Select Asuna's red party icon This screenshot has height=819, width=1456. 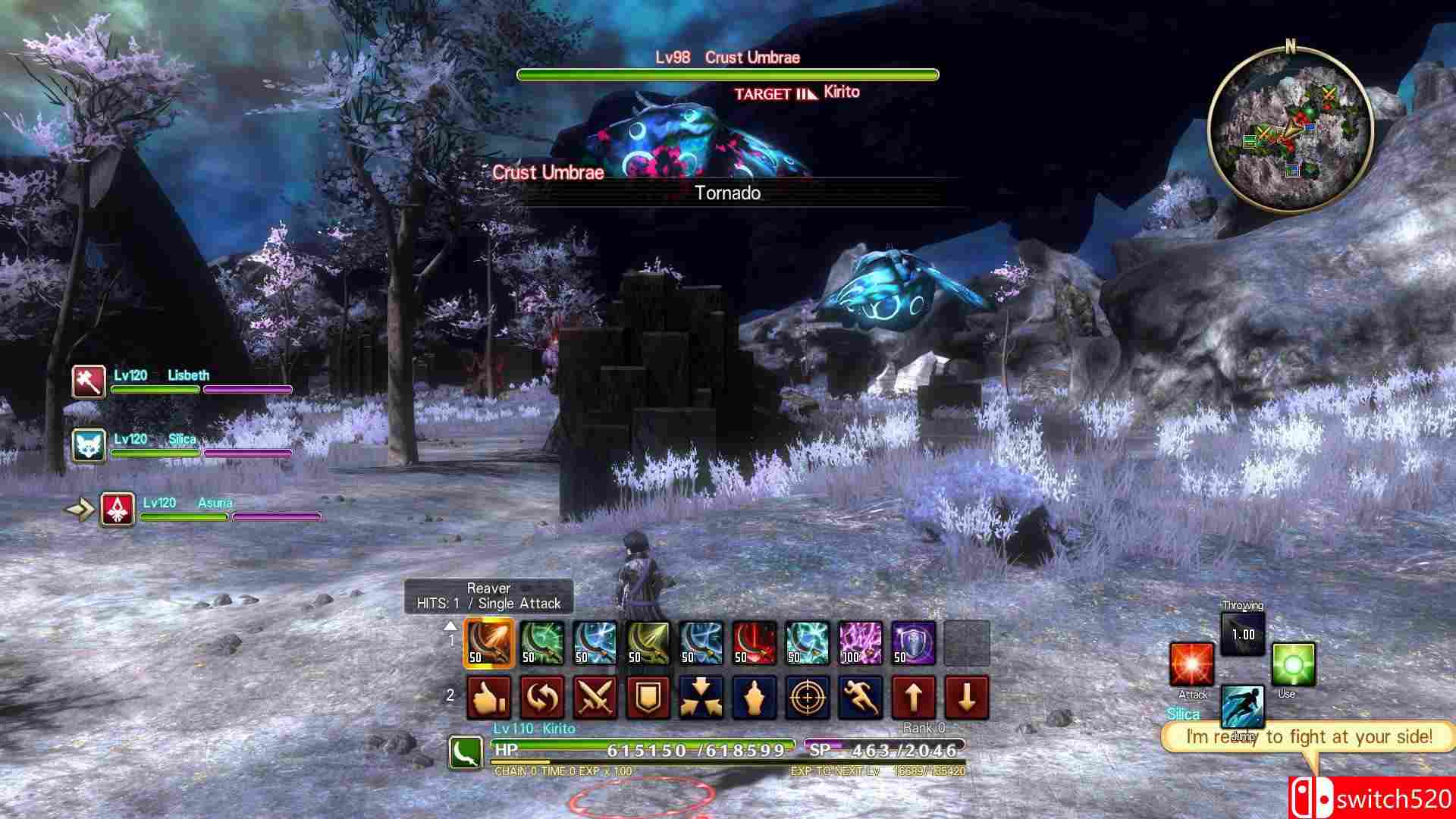pyautogui.click(x=118, y=509)
